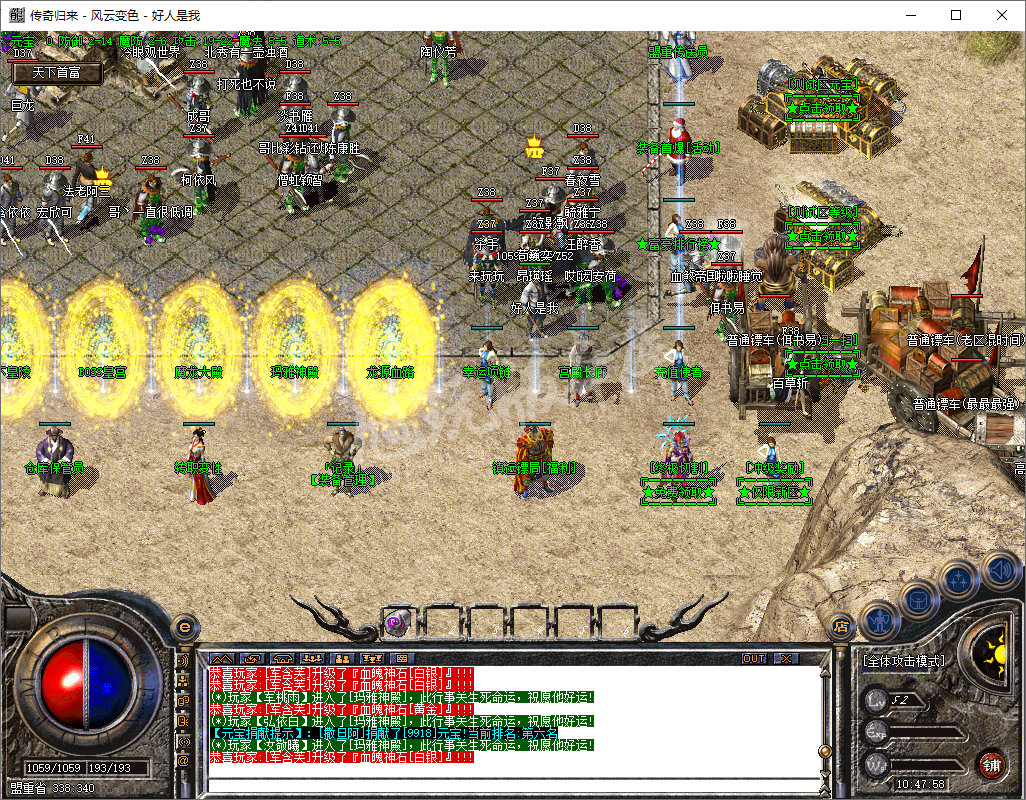This screenshot has width=1026, height=800.
Task: Select the purple swirl item in belt slot
Action: coord(394,622)
